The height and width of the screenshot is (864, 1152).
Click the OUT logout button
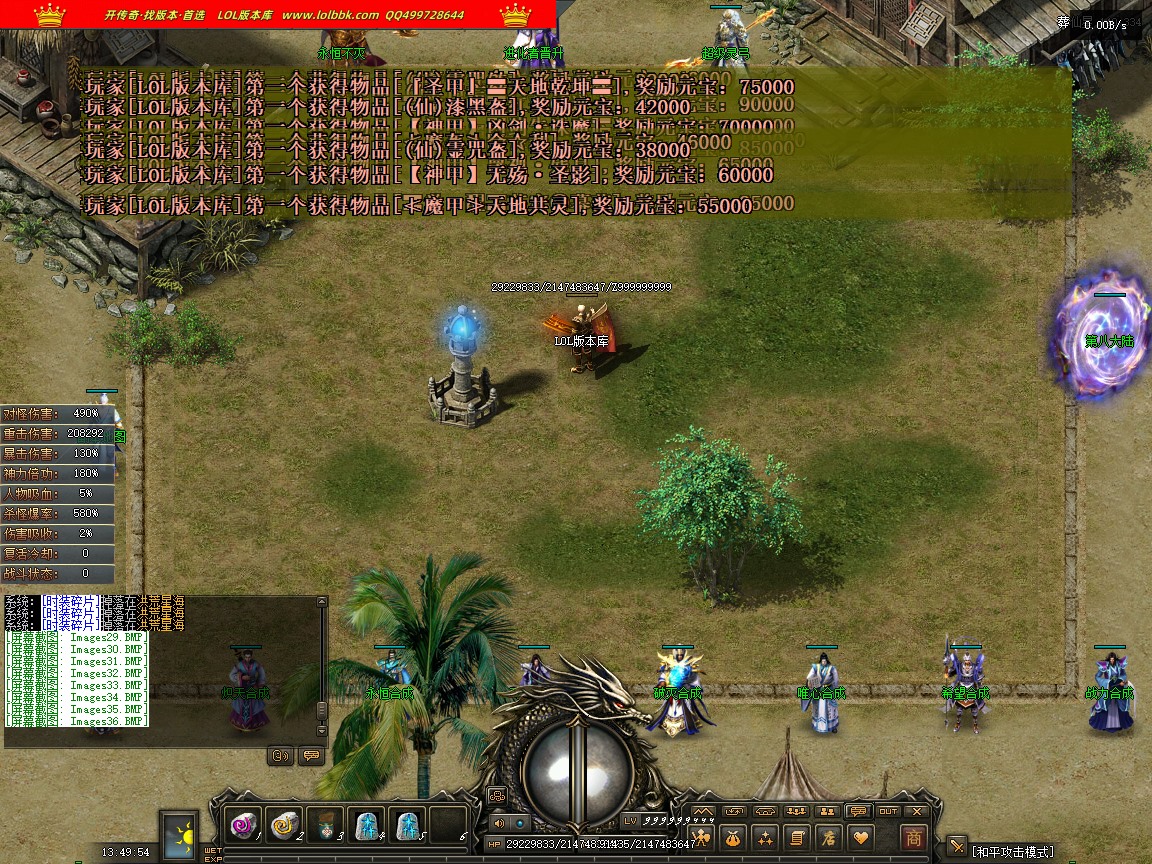point(887,811)
